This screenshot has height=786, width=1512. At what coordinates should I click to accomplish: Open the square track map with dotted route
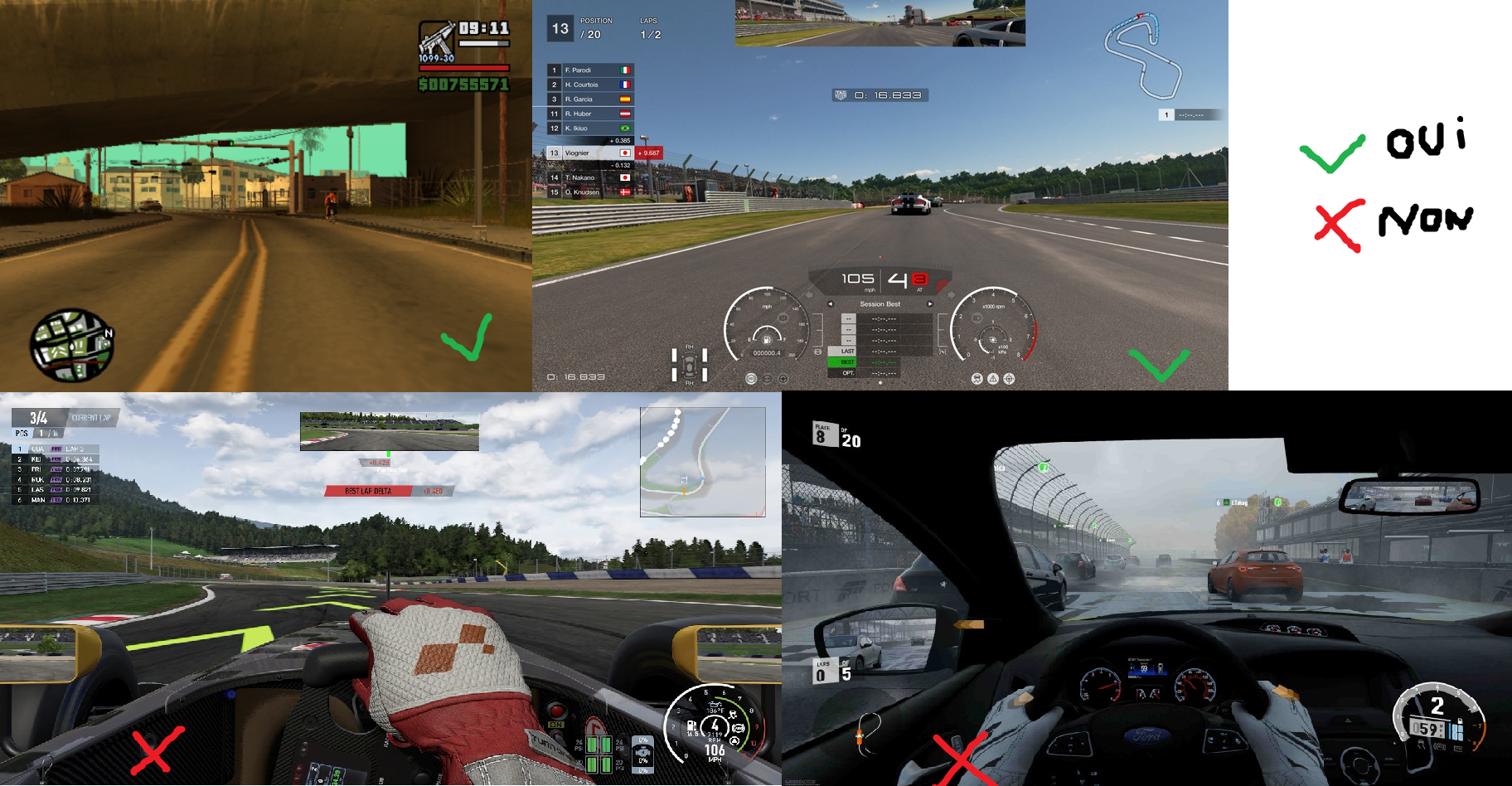702,462
